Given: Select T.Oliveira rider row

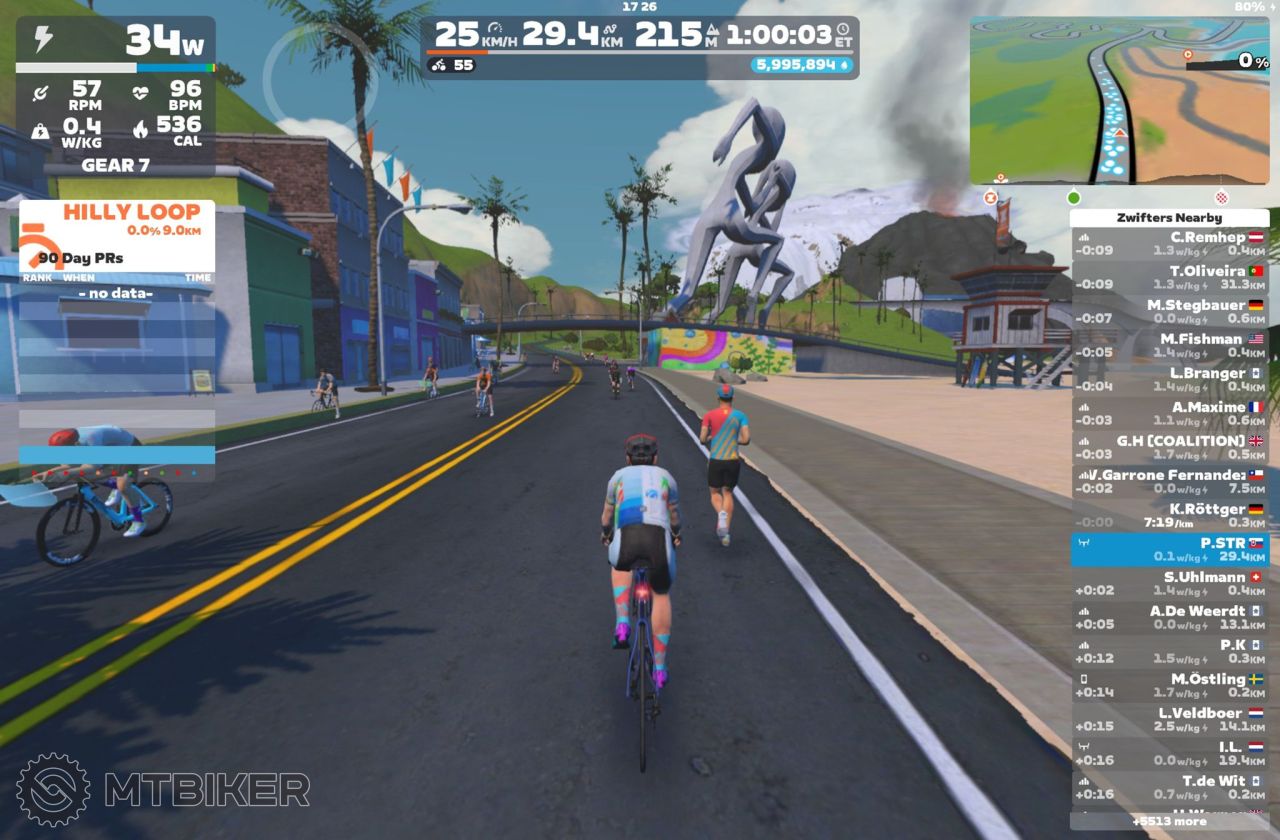Looking at the screenshot, I should (1169, 278).
